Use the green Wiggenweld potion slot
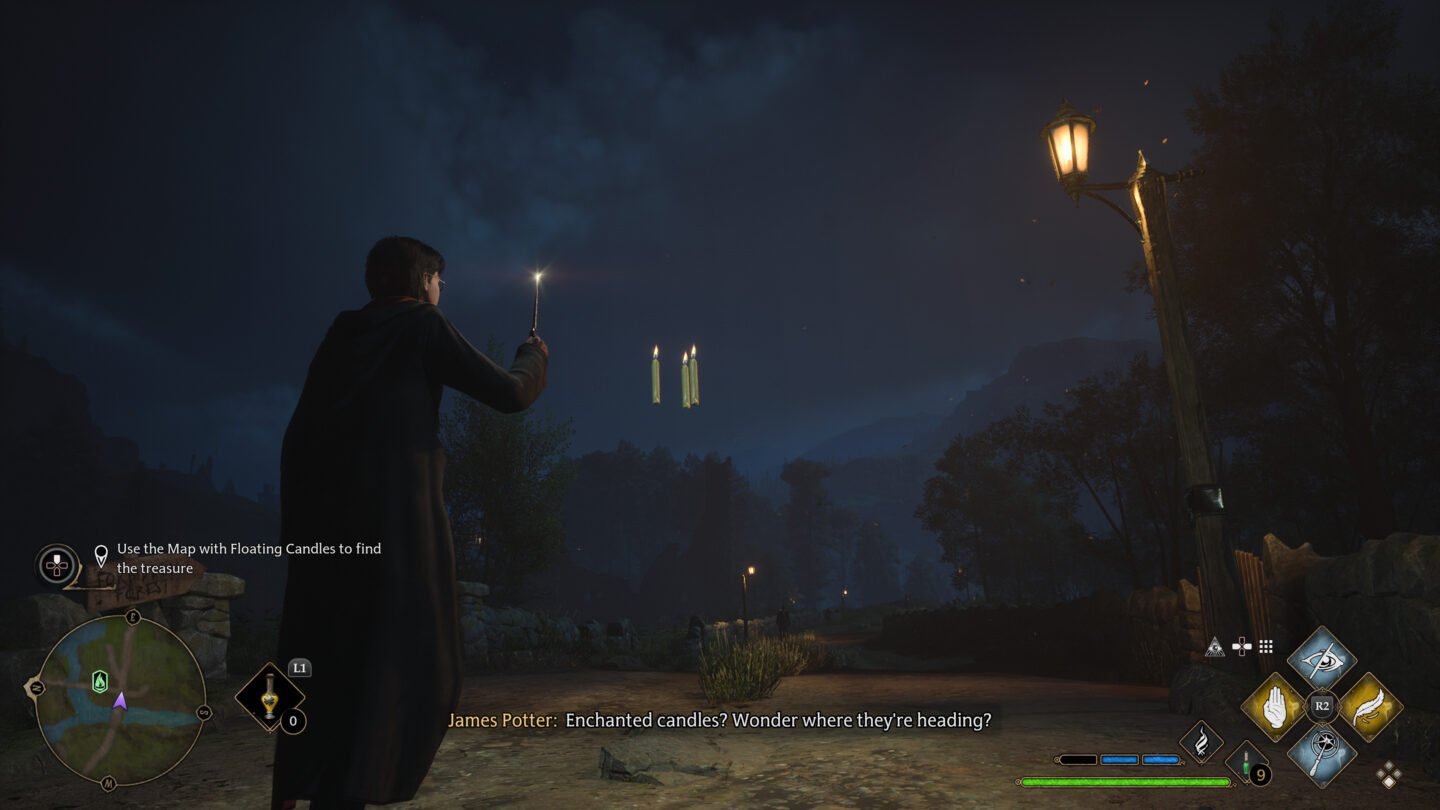This screenshot has width=1440, height=810. tap(1246, 762)
